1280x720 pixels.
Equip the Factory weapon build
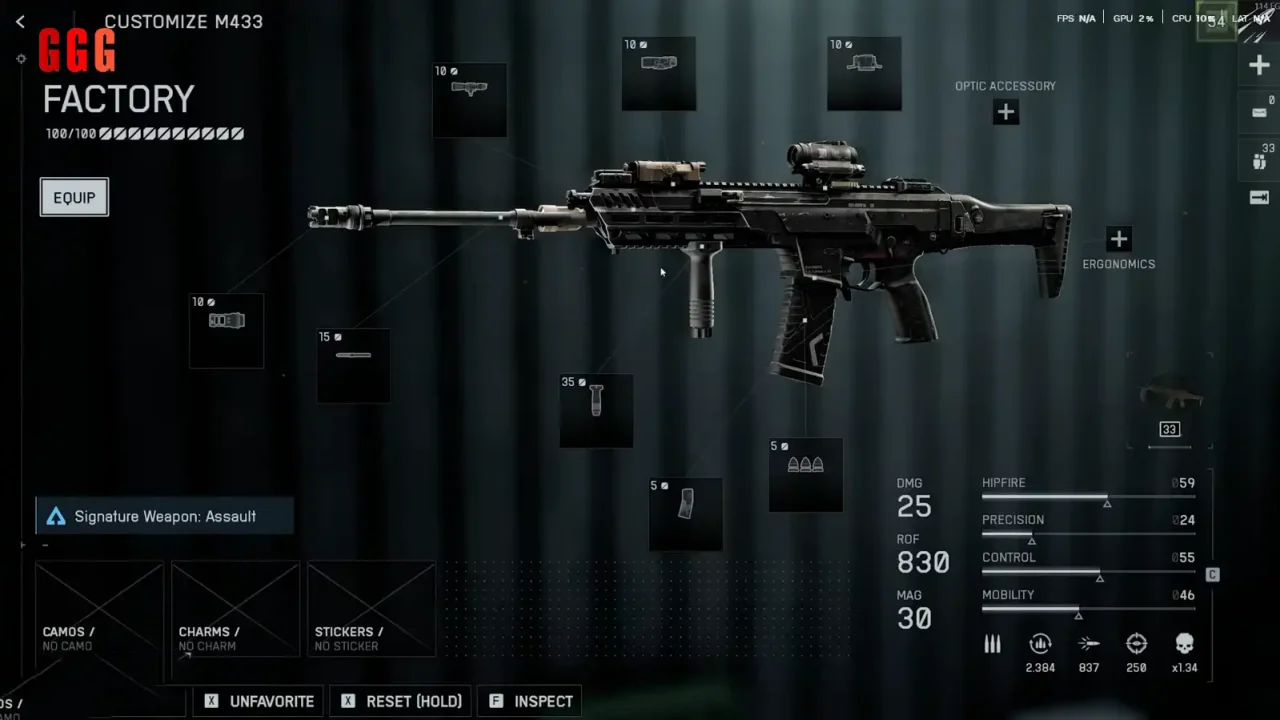(x=74, y=197)
